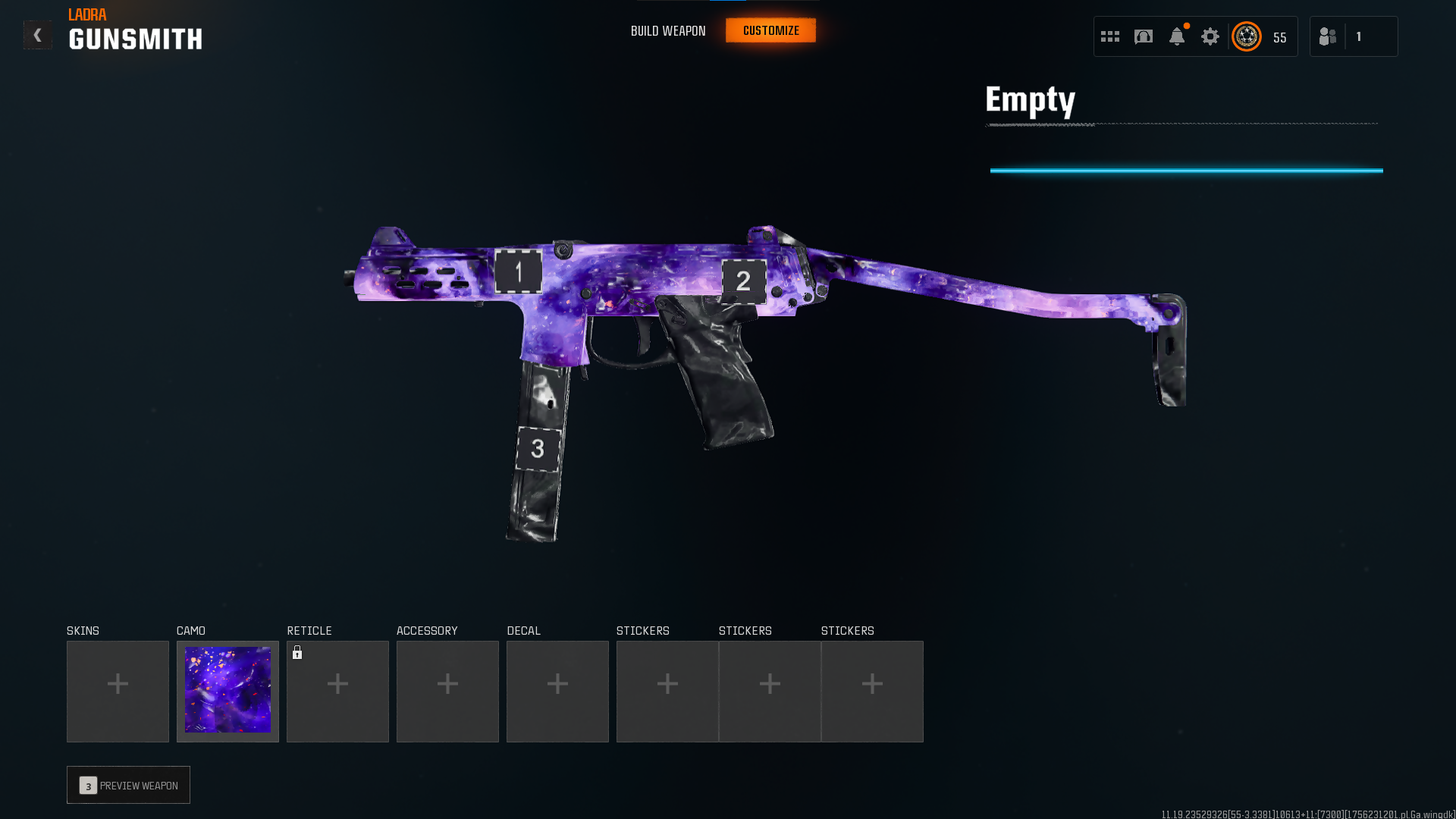
Task: Select the Customize tab
Action: tap(770, 31)
